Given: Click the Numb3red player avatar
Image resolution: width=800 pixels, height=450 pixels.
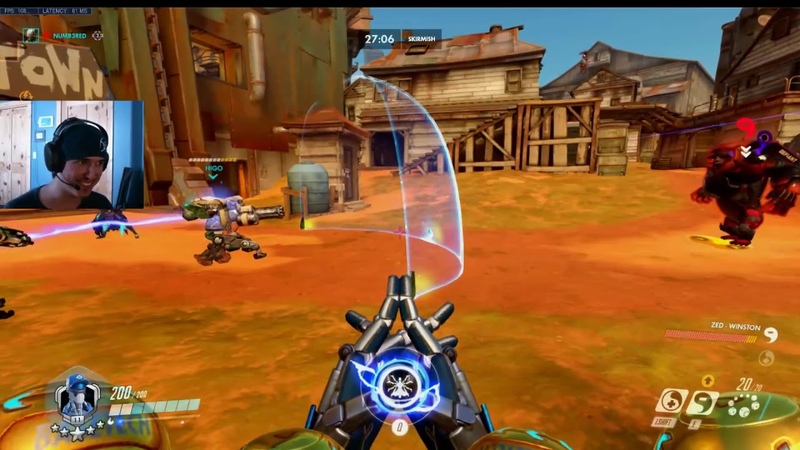Looking at the screenshot, I should point(33,35).
